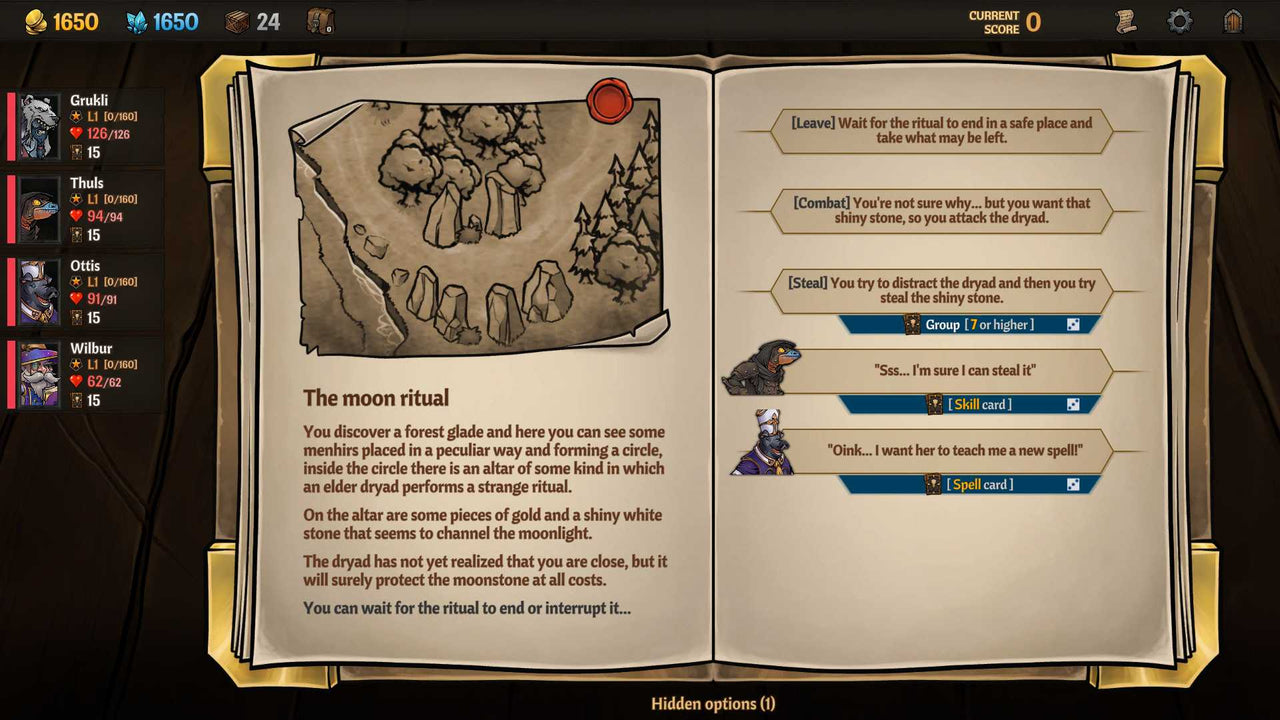Choose the Combat option to attack the dryad
1280x720 pixels.
point(940,210)
